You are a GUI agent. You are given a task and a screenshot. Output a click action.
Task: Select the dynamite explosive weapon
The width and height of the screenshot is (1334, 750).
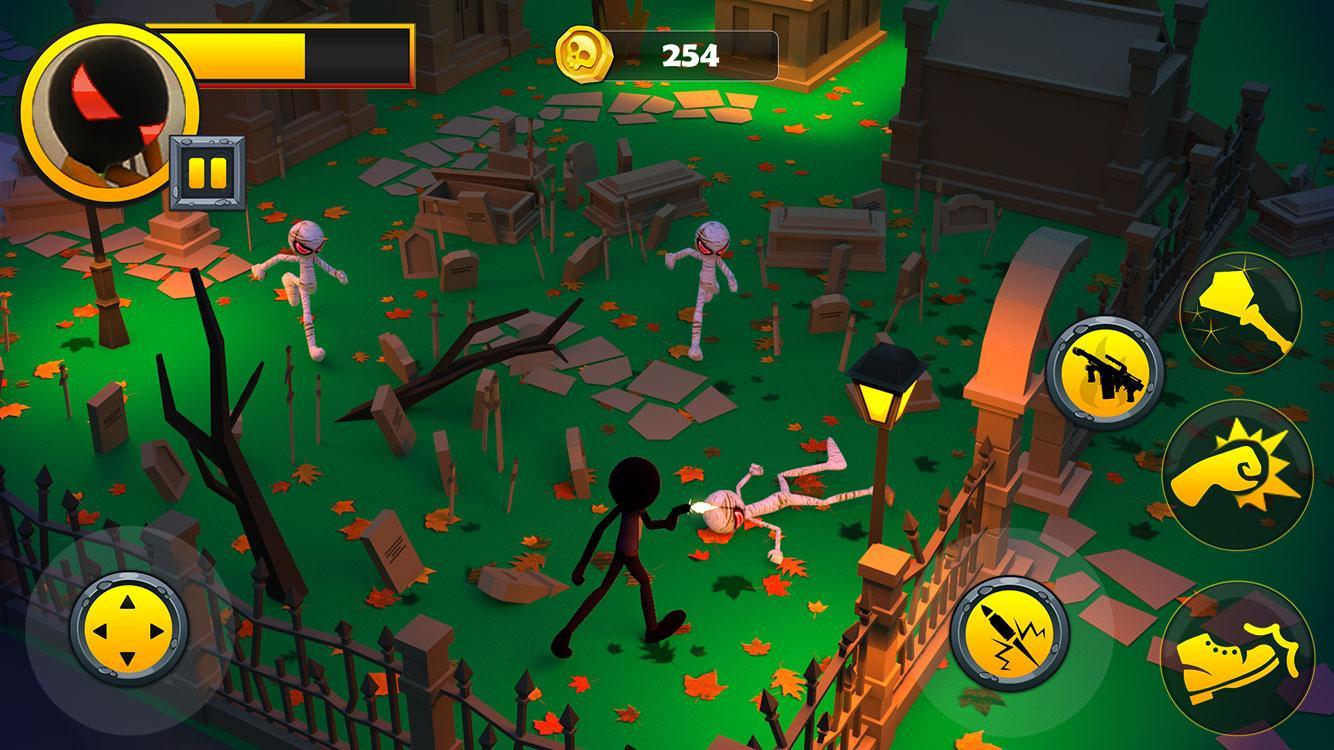click(1008, 628)
